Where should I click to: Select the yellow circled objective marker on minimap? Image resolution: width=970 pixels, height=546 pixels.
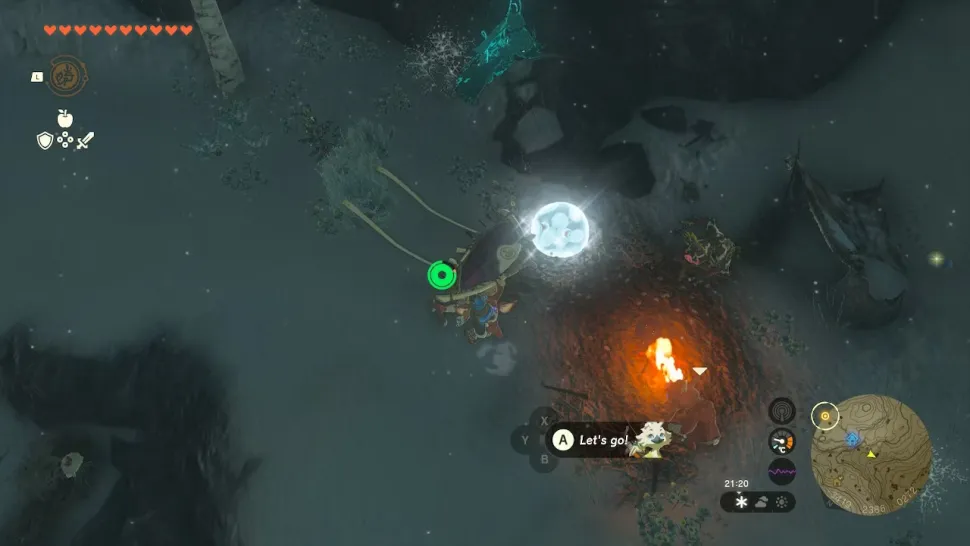[x=824, y=415]
